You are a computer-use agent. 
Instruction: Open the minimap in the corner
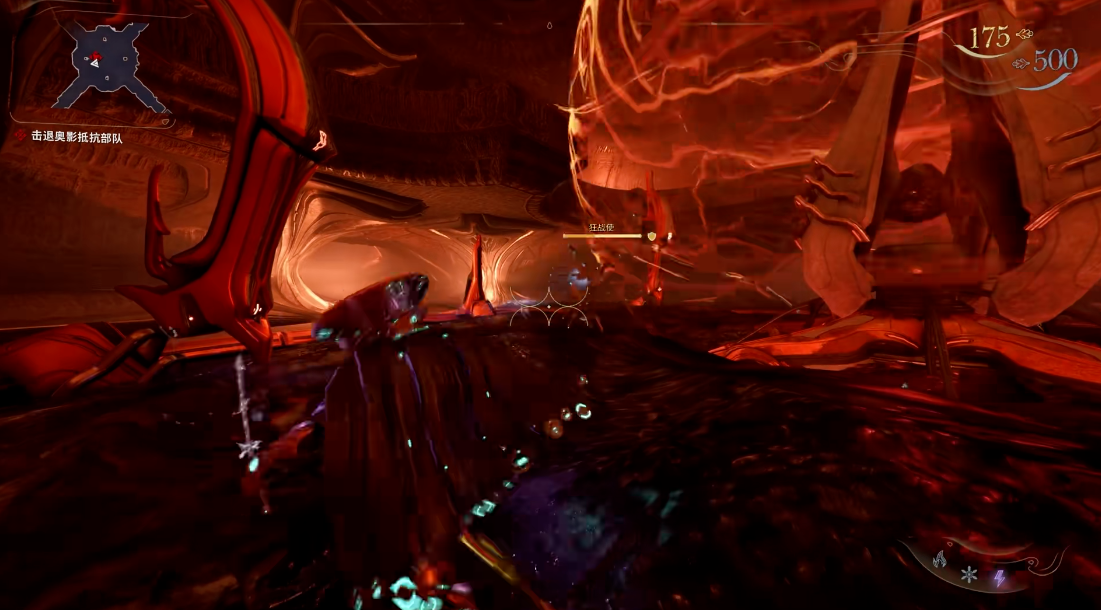click(110, 66)
